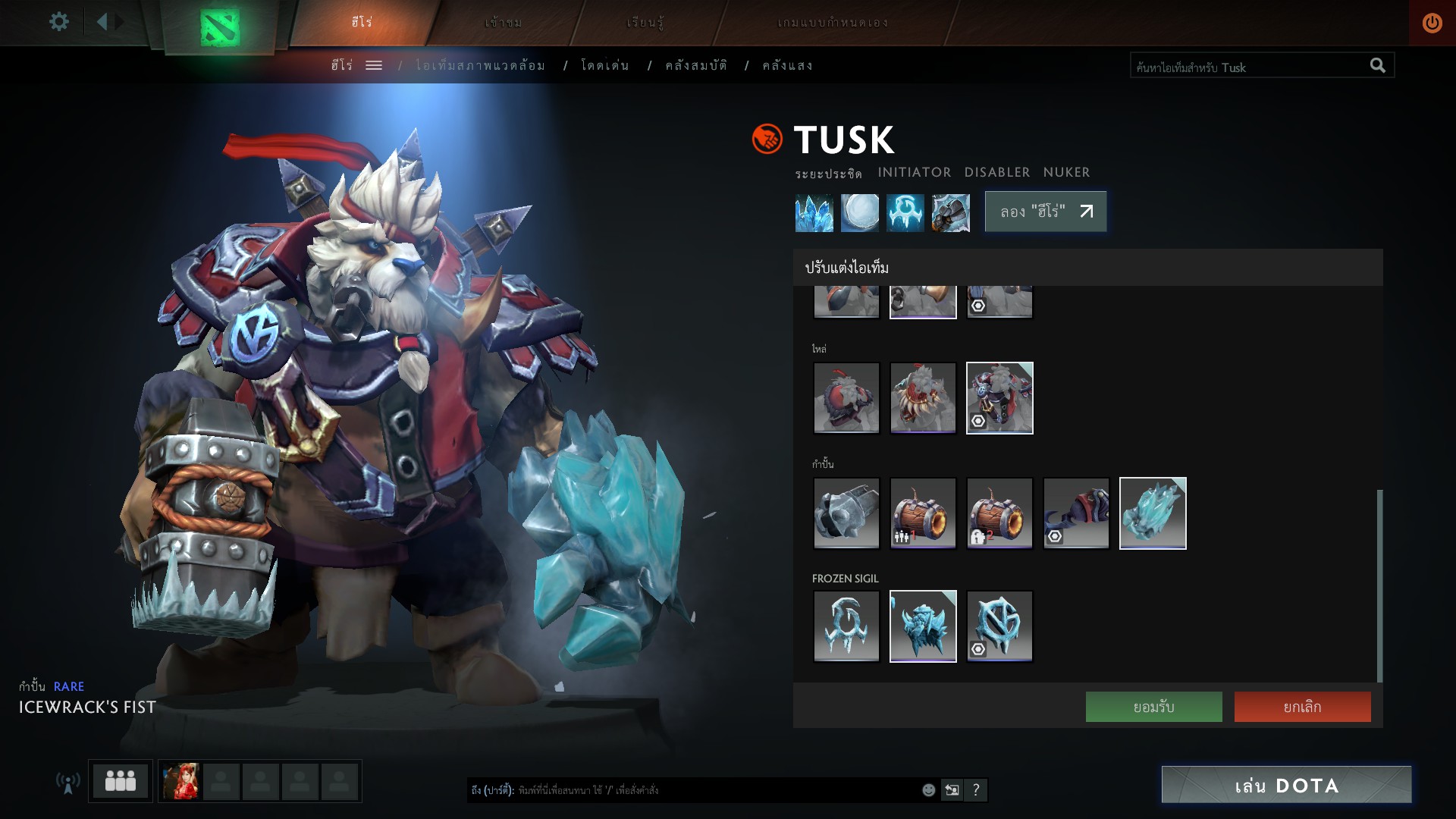1456x819 pixels.
Task: Open the คลังแสง armory submenu
Action: tap(787, 66)
